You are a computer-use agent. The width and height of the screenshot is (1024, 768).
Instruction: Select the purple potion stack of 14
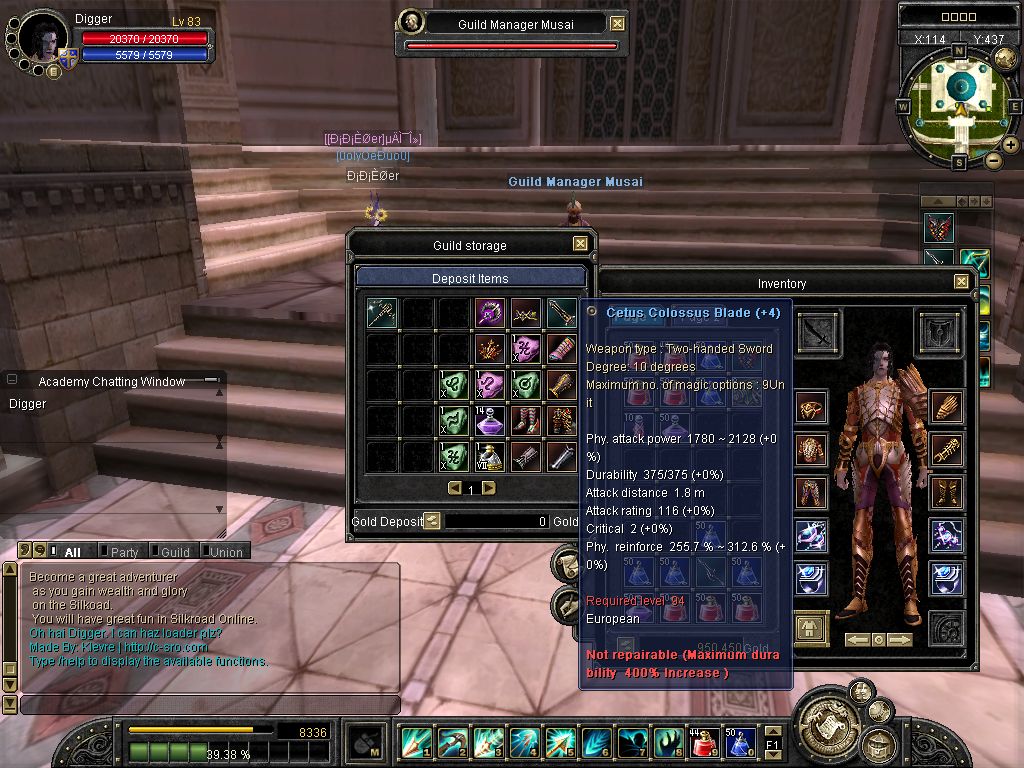pos(489,420)
